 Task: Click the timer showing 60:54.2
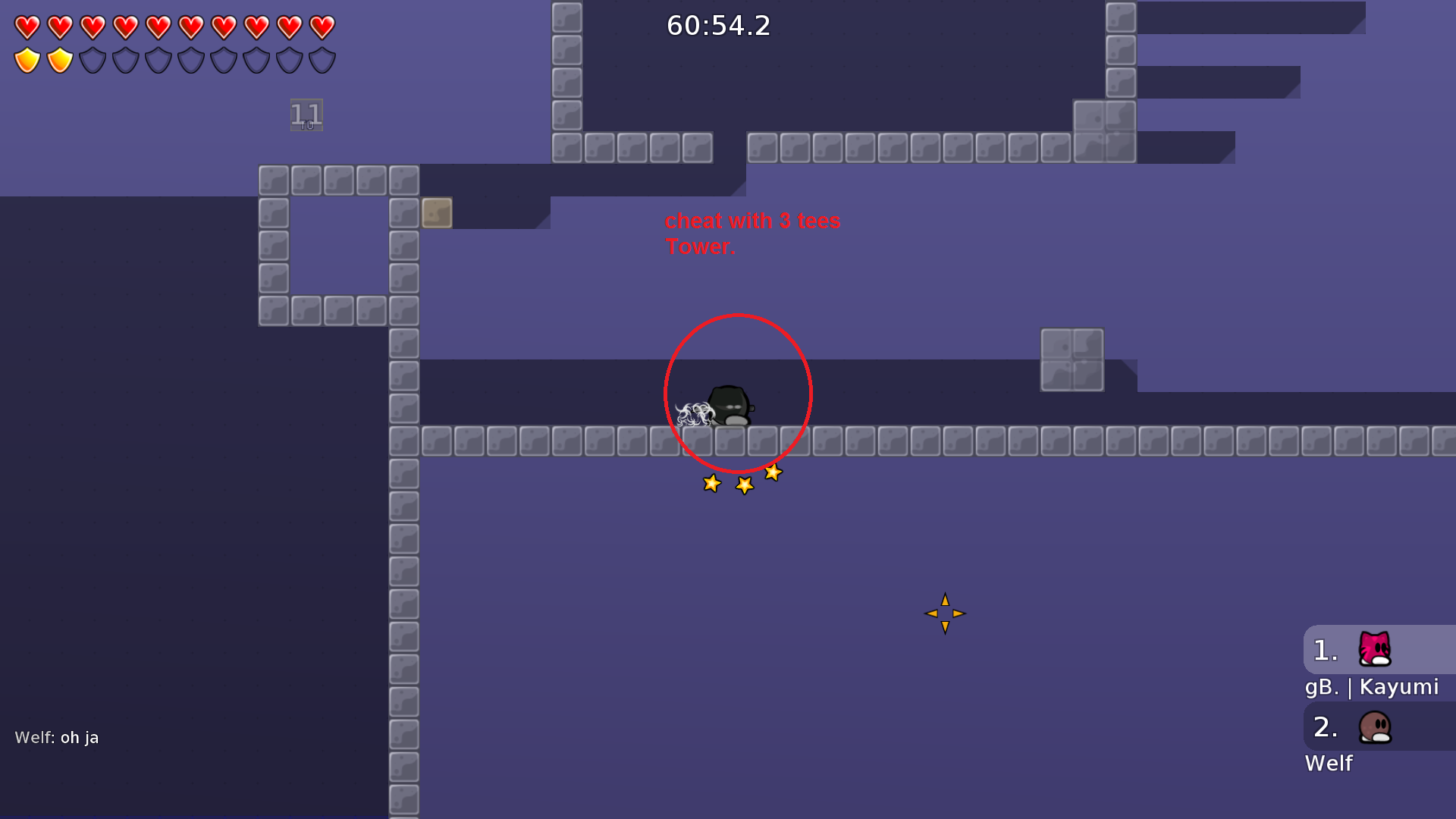click(x=717, y=27)
